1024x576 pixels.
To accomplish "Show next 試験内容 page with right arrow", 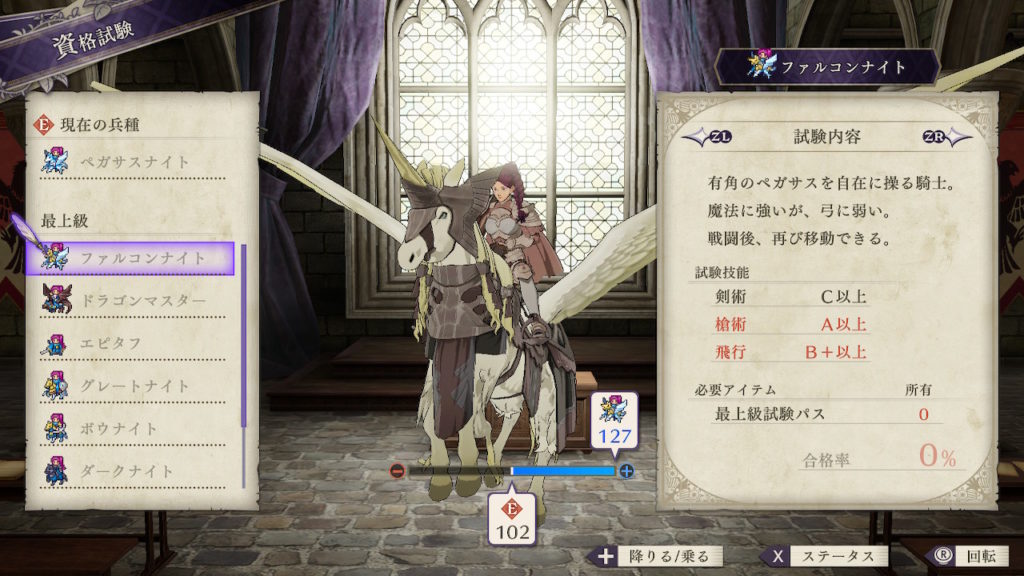I will [945, 138].
